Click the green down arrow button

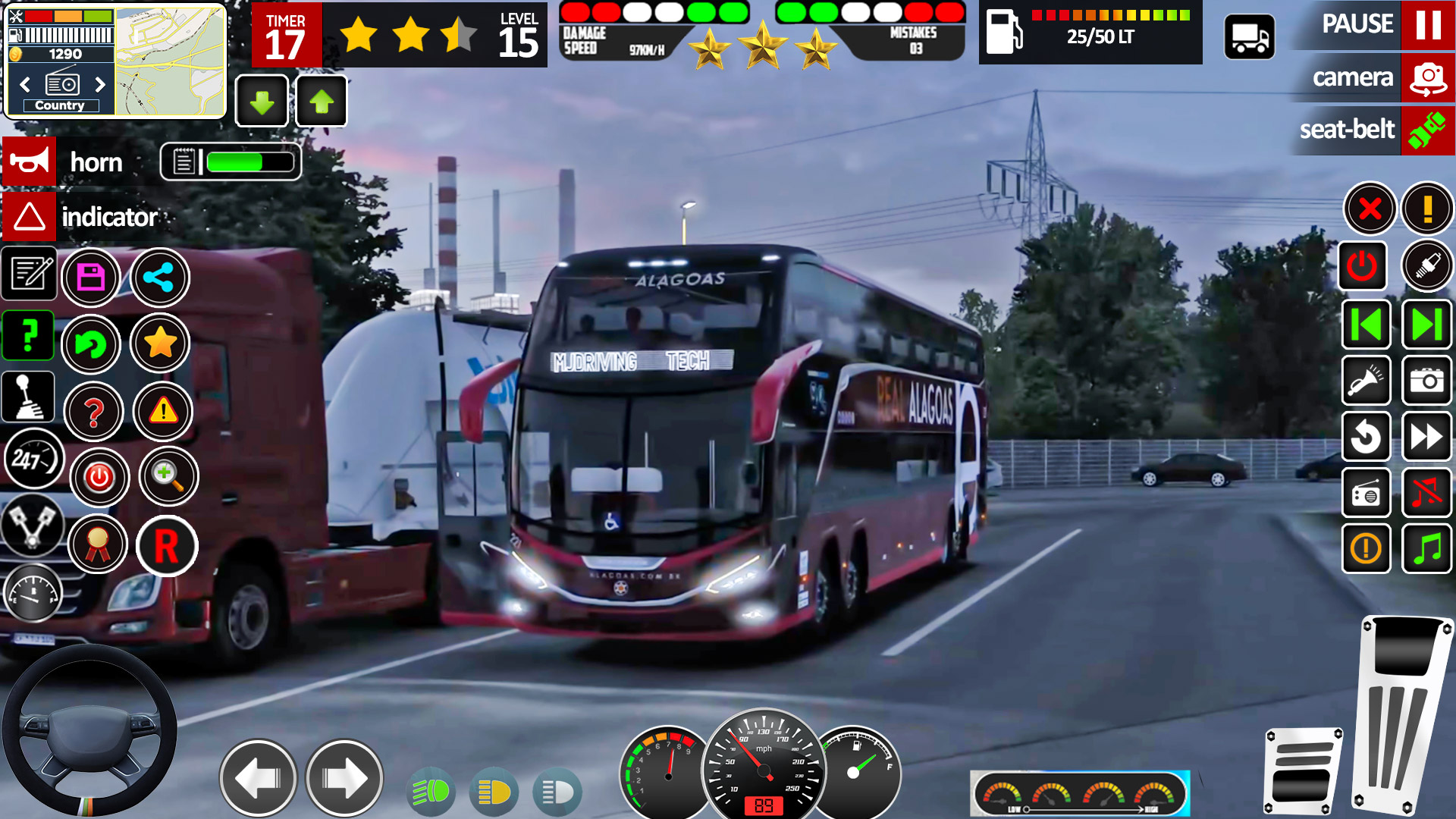(x=262, y=102)
